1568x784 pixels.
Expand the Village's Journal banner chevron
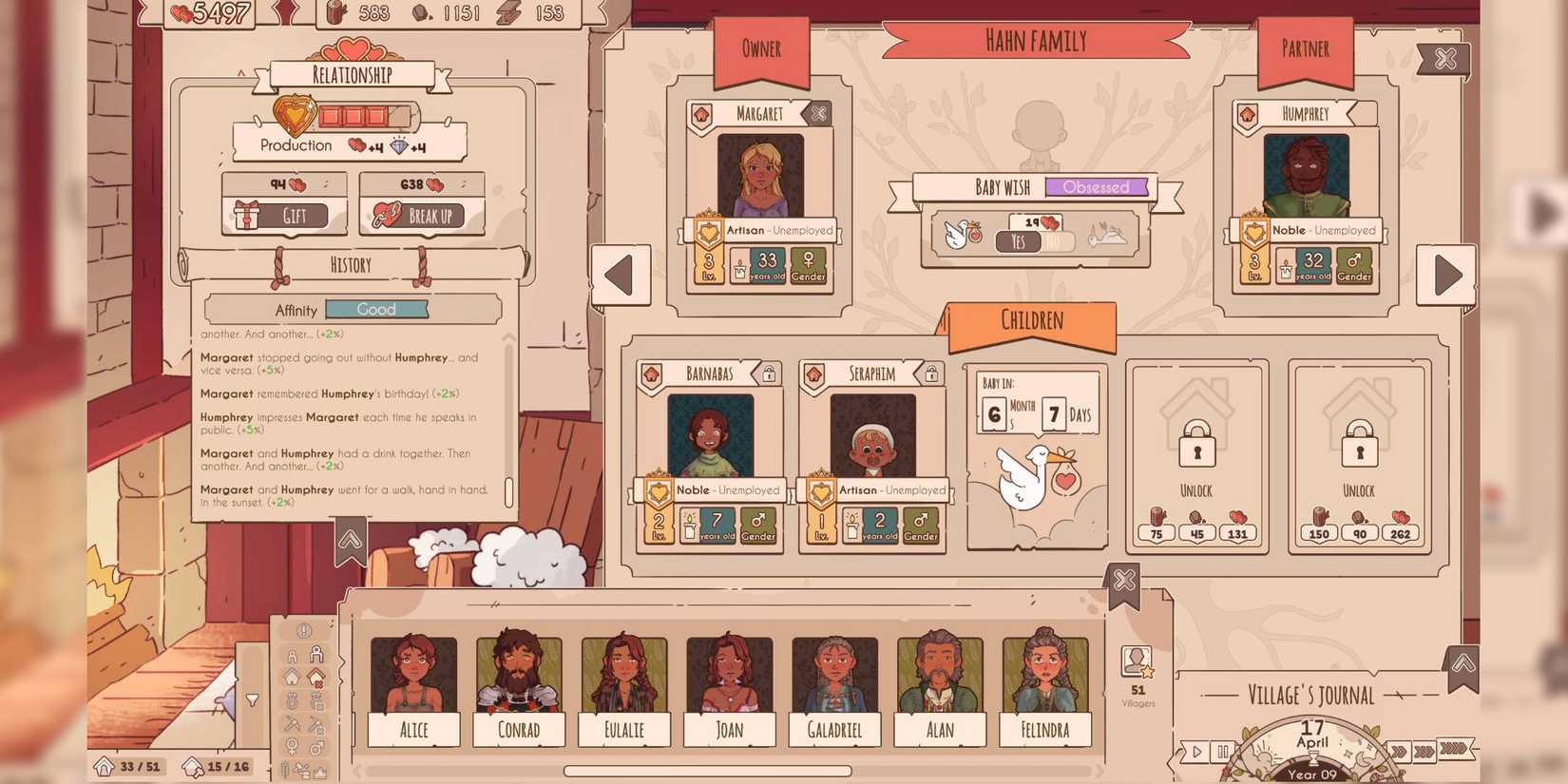[x=1463, y=664]
